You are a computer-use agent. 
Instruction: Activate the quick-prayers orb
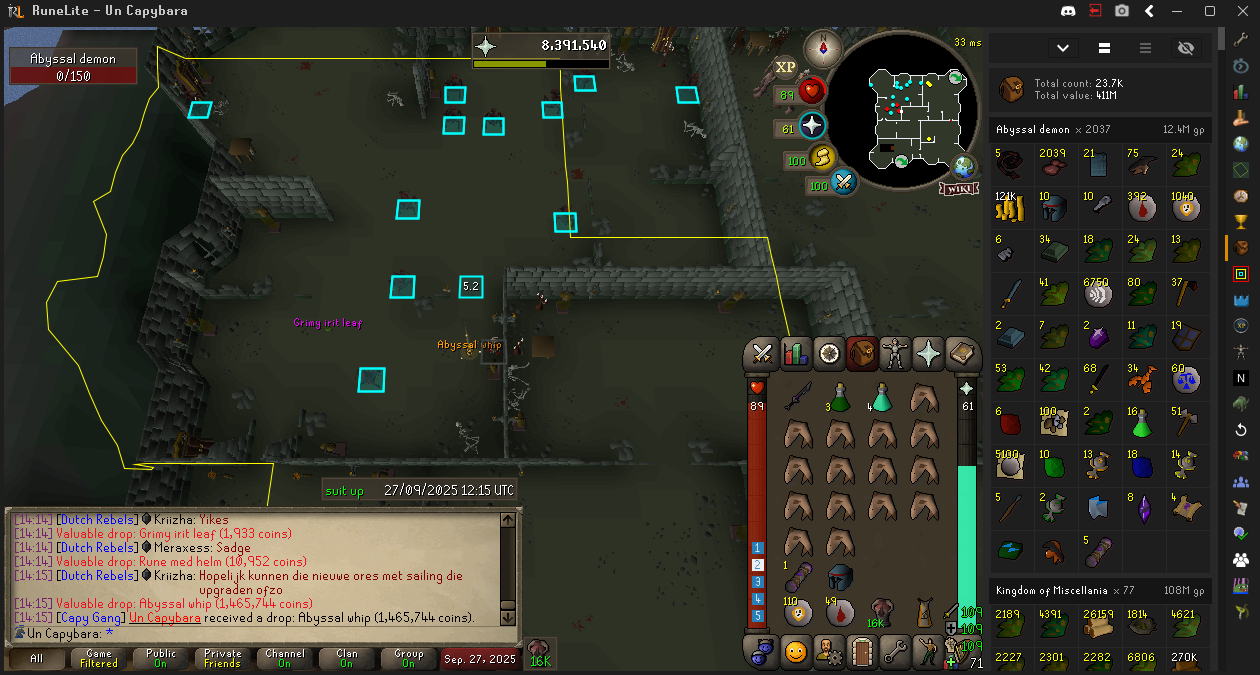pyautogui.click(x=812, y=126)
